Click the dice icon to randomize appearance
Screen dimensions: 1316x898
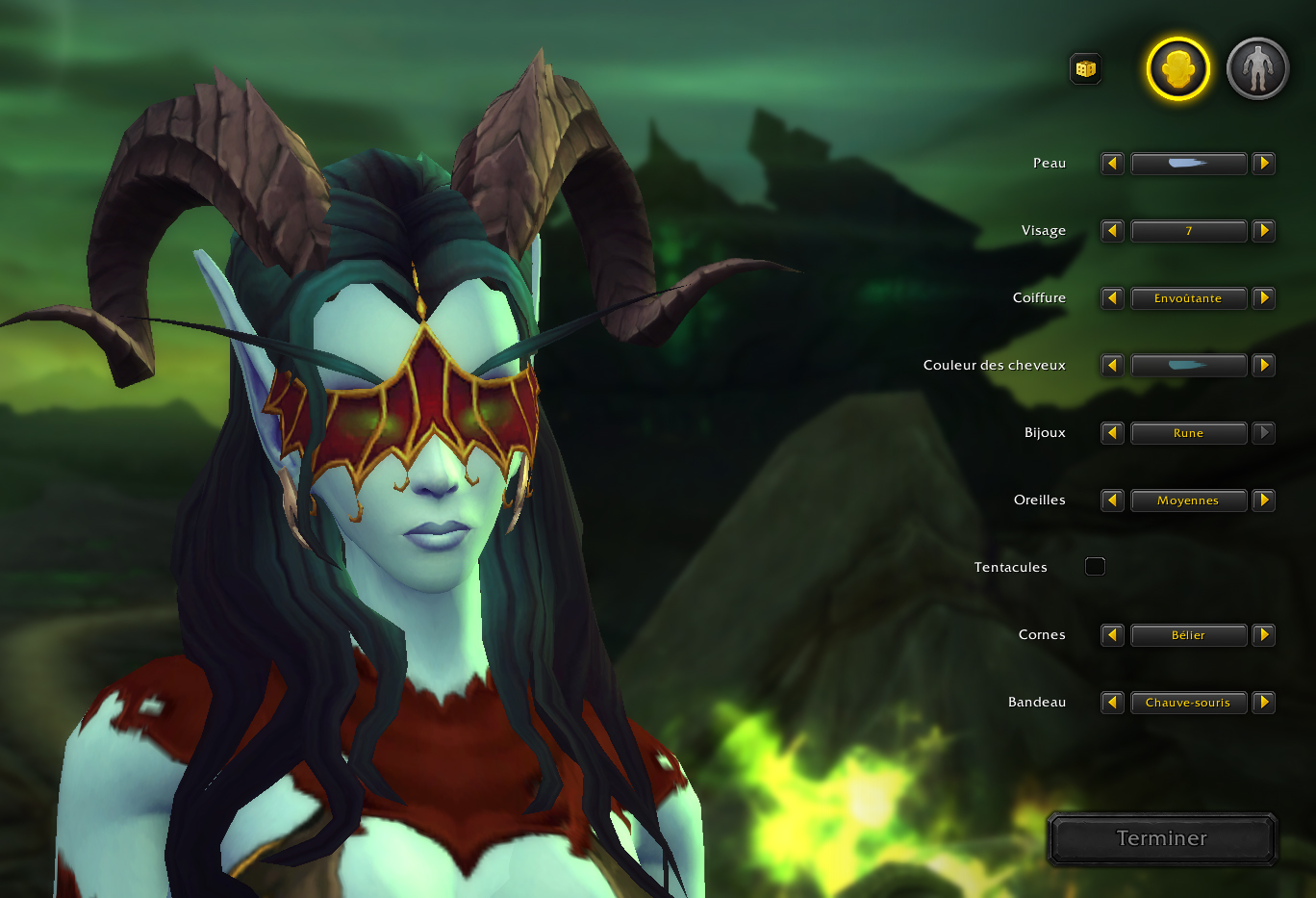coord(1085,68)
